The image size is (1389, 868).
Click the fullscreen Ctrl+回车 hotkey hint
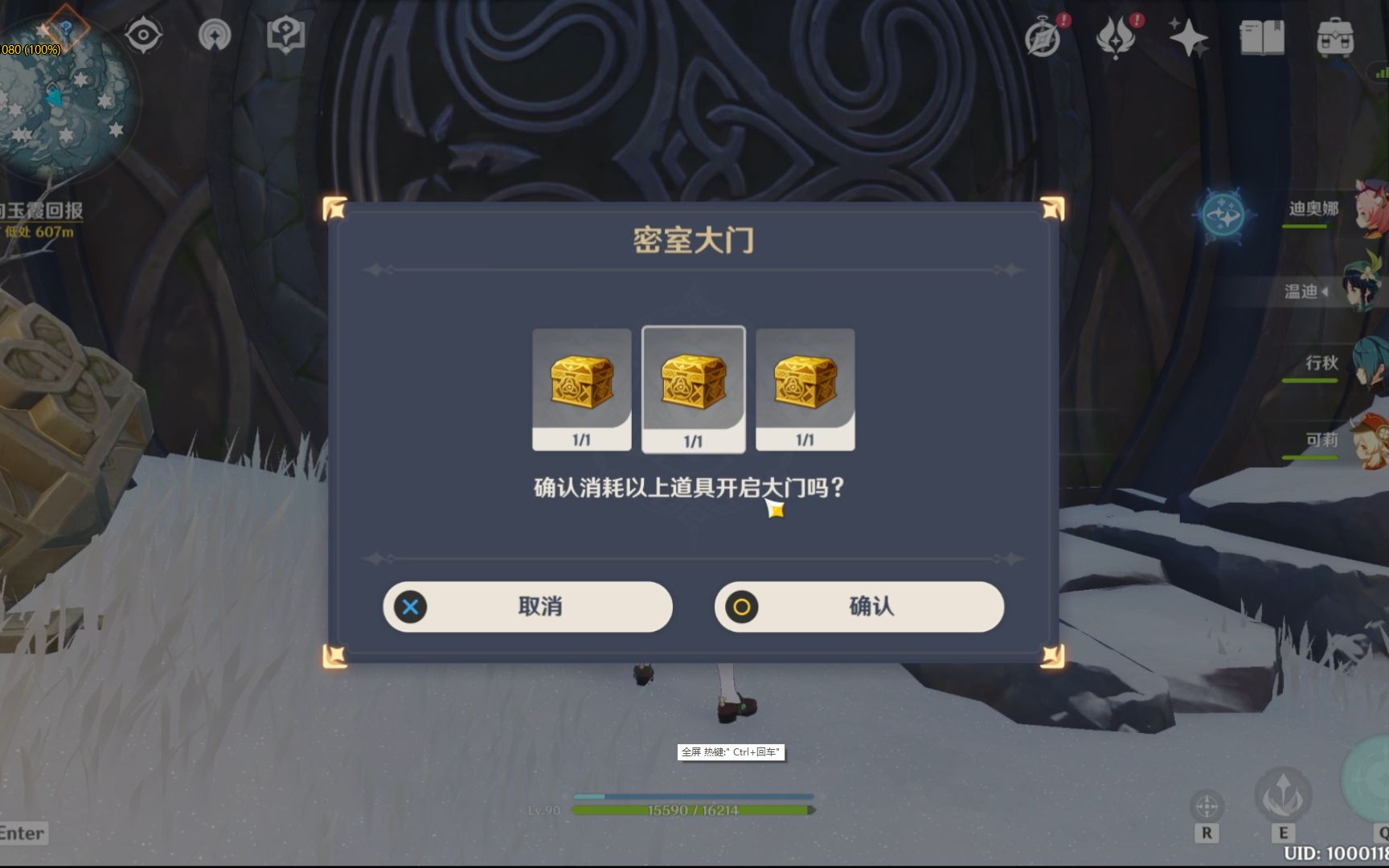pyautogui.click(x=731, y=754)
